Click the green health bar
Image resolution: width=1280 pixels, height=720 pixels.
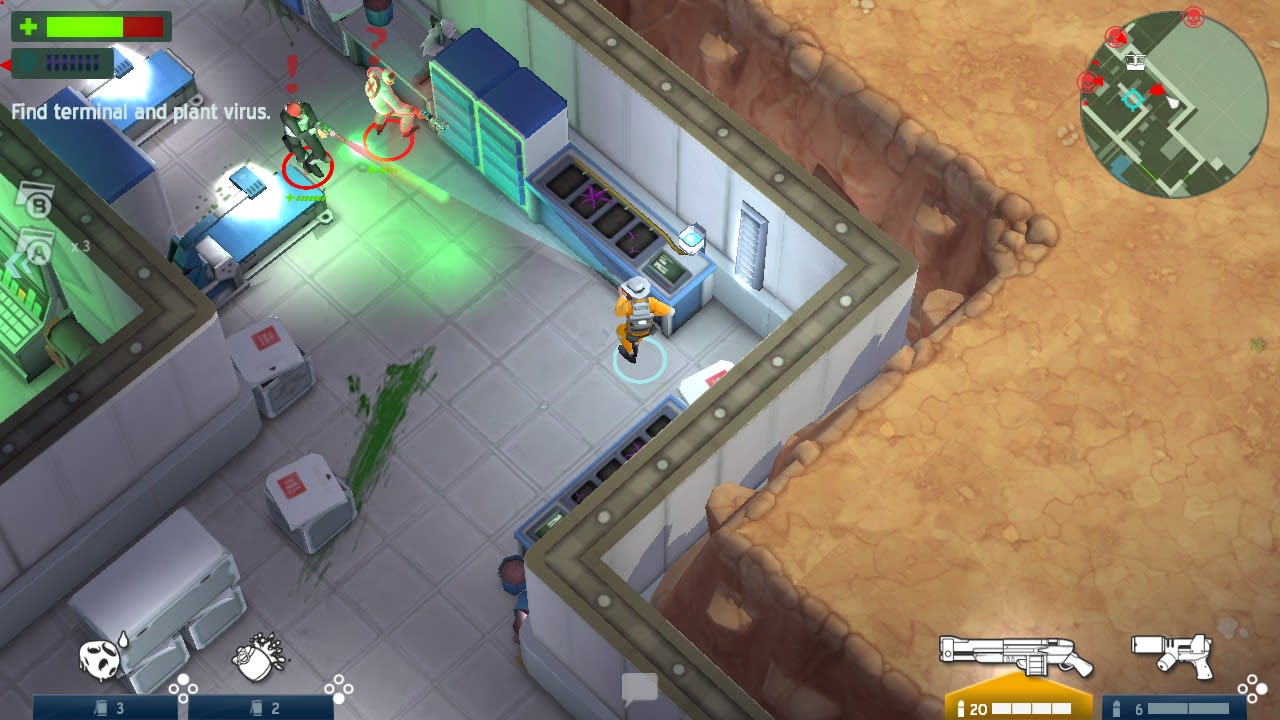click(85, 28)
